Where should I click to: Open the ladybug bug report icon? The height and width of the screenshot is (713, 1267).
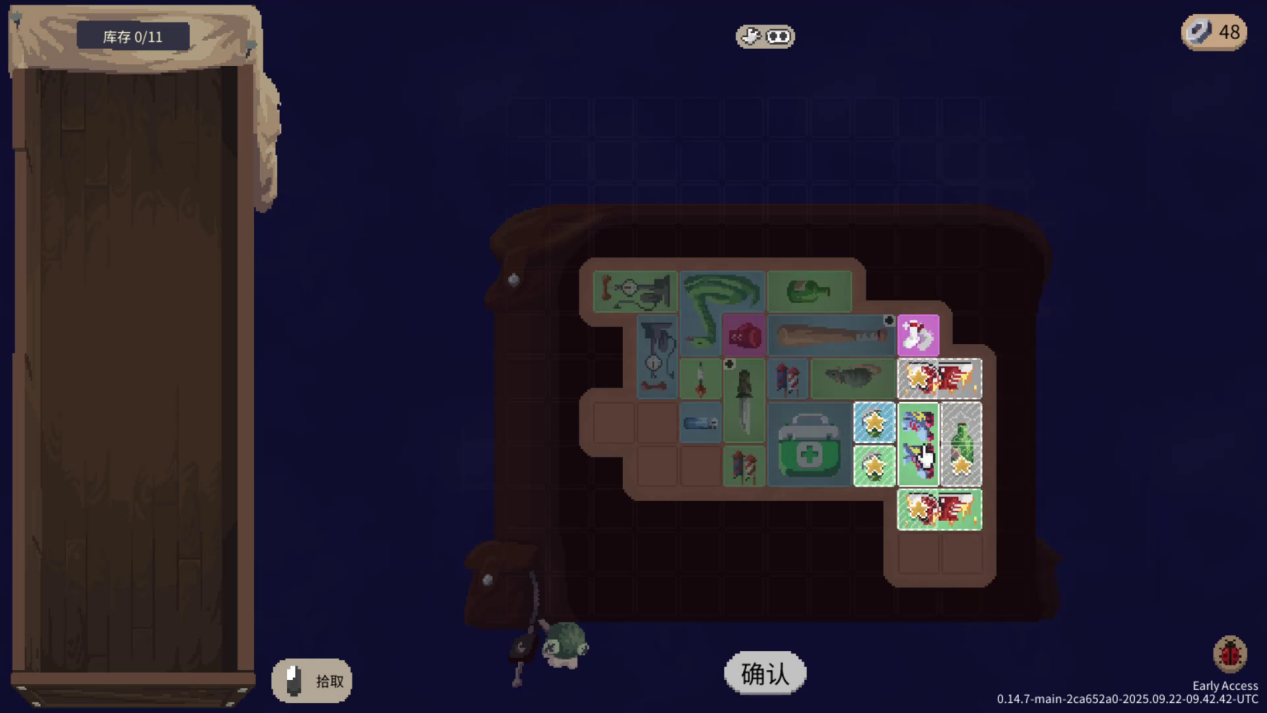coord(1230,655)
